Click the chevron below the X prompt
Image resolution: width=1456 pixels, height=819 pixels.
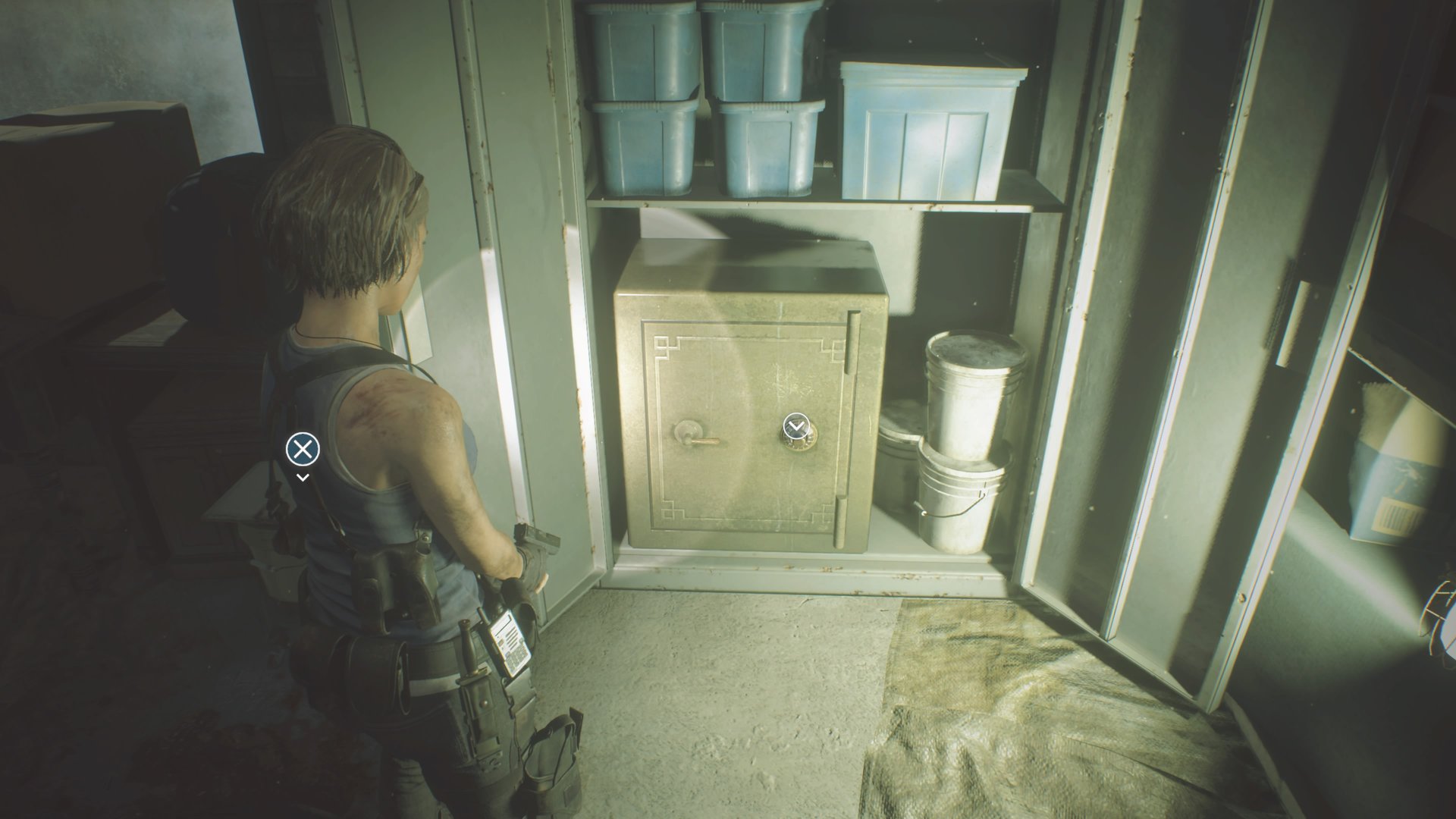(303, 476)
